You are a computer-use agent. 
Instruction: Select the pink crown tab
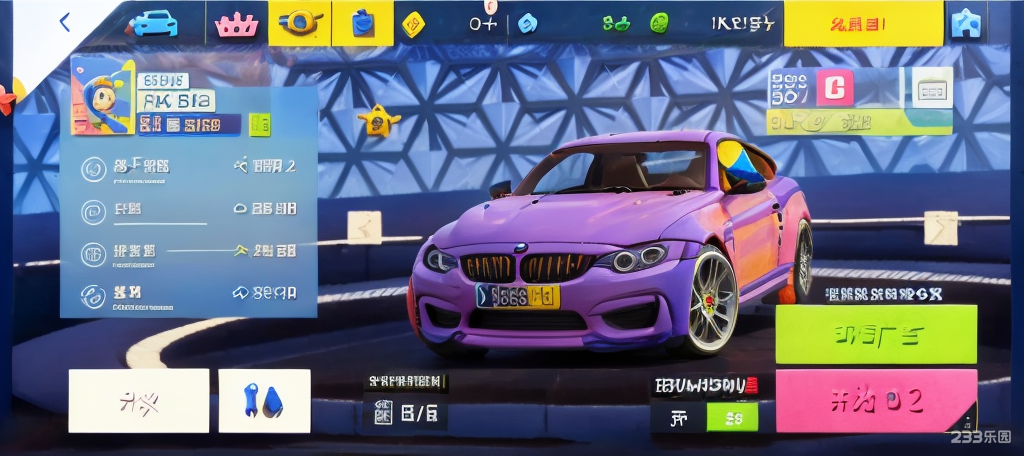(x=237, y=23)
